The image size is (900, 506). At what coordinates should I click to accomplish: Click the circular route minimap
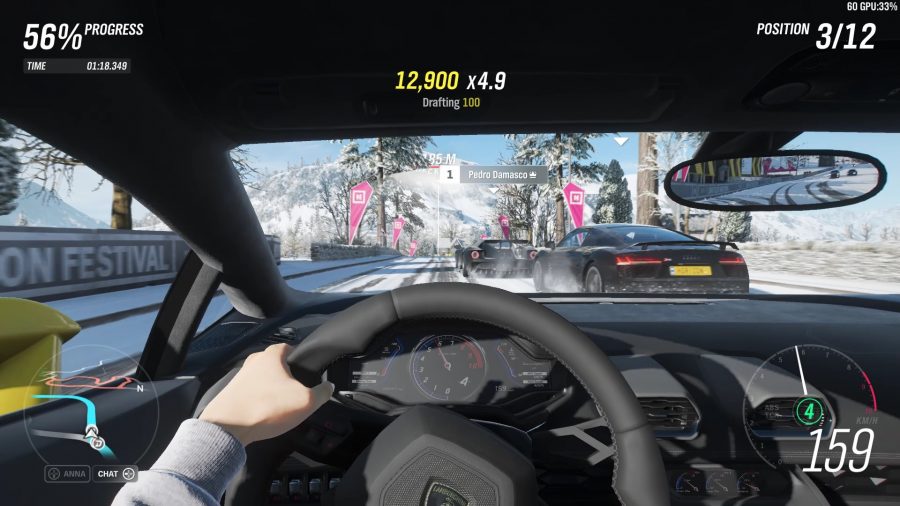tap(88, 405)
